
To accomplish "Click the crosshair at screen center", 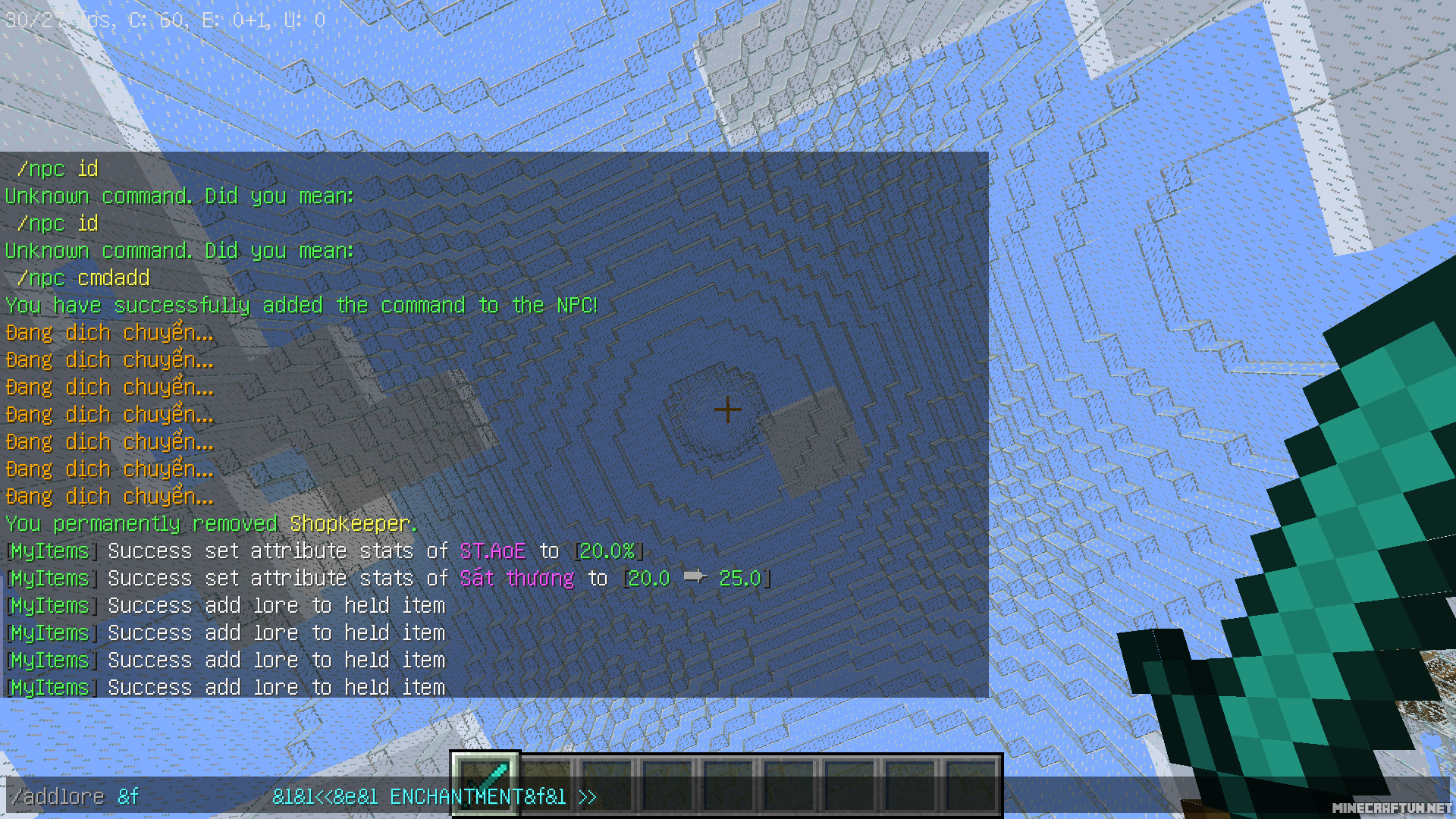I will coord(726,409).
